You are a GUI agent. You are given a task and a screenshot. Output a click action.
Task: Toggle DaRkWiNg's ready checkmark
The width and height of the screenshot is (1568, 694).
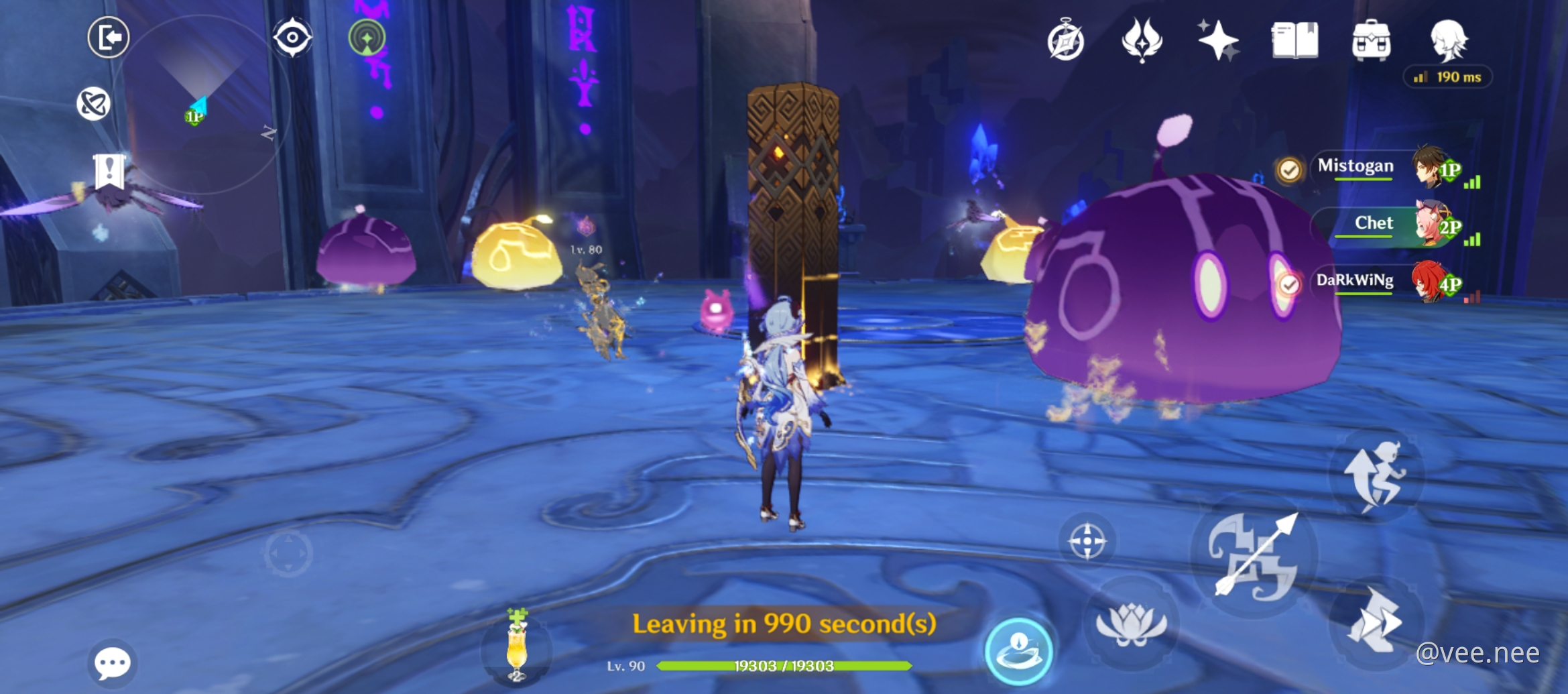click(x=1288, y=284)
